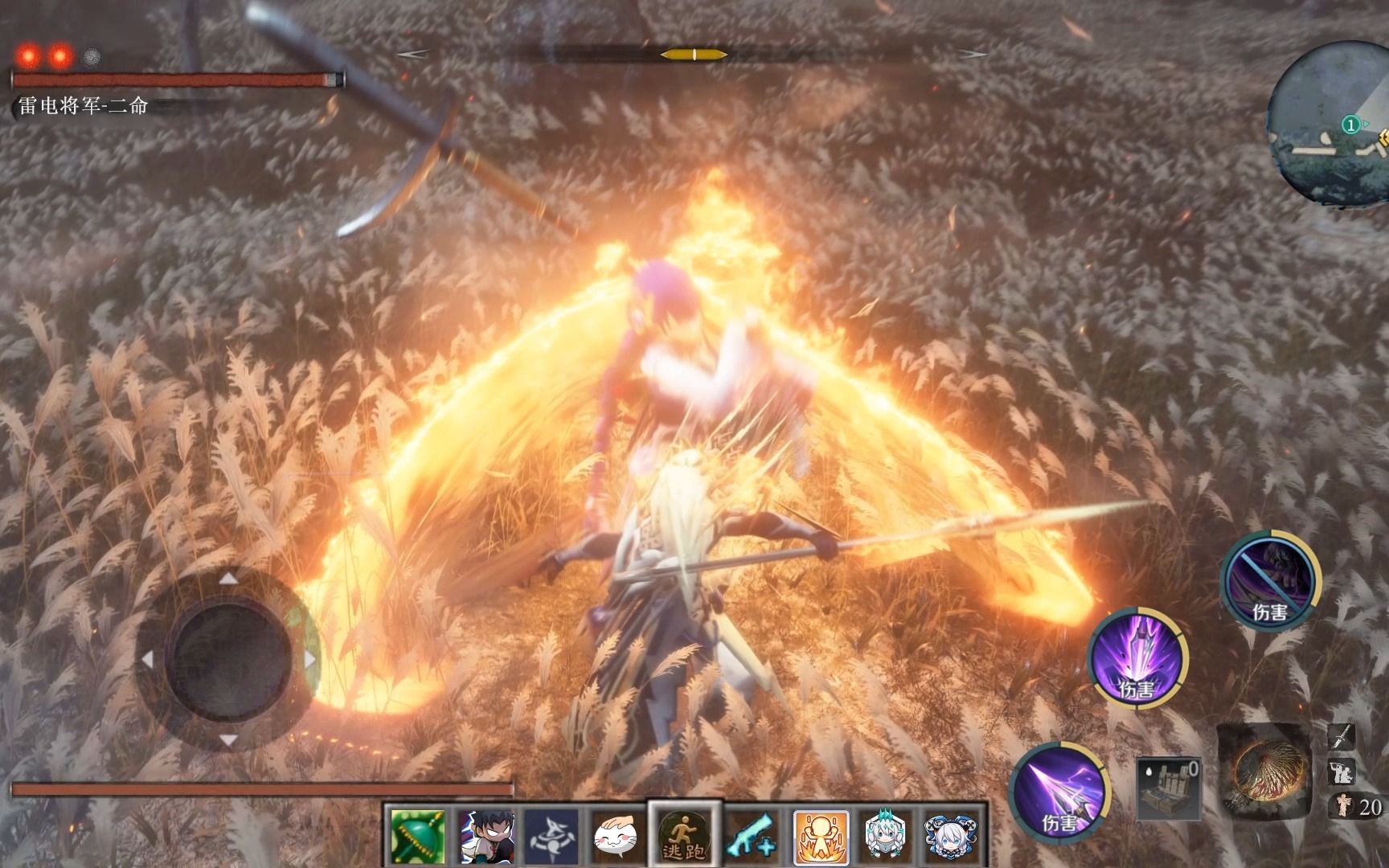Image resolution: width=1389 pixels, height=868 pixels.
Task: Select the cyan gun with plus slot
Action: pyautogui.click(x=752, y=837)
